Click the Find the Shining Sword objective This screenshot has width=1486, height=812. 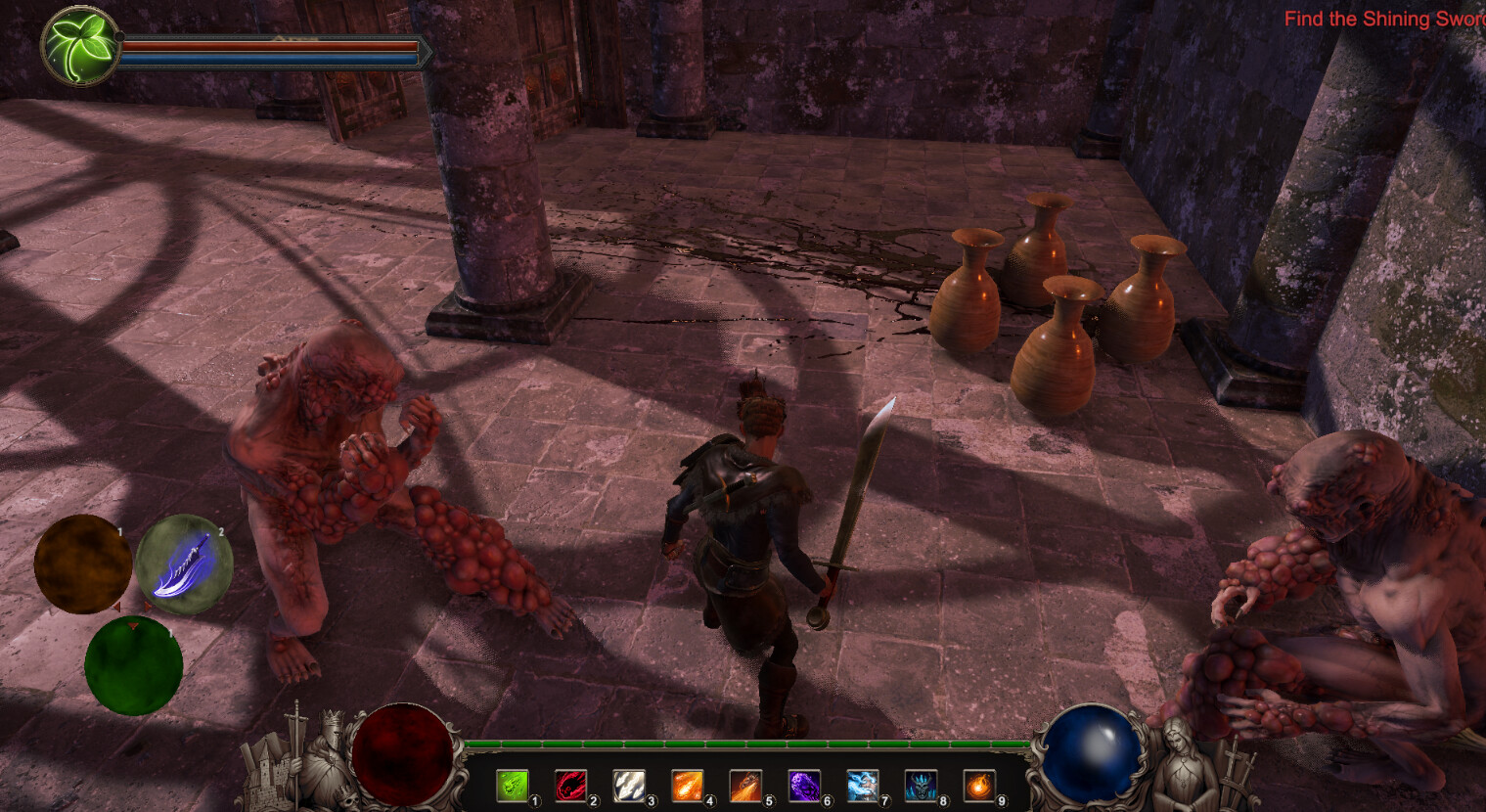(x=1383, y=19)
